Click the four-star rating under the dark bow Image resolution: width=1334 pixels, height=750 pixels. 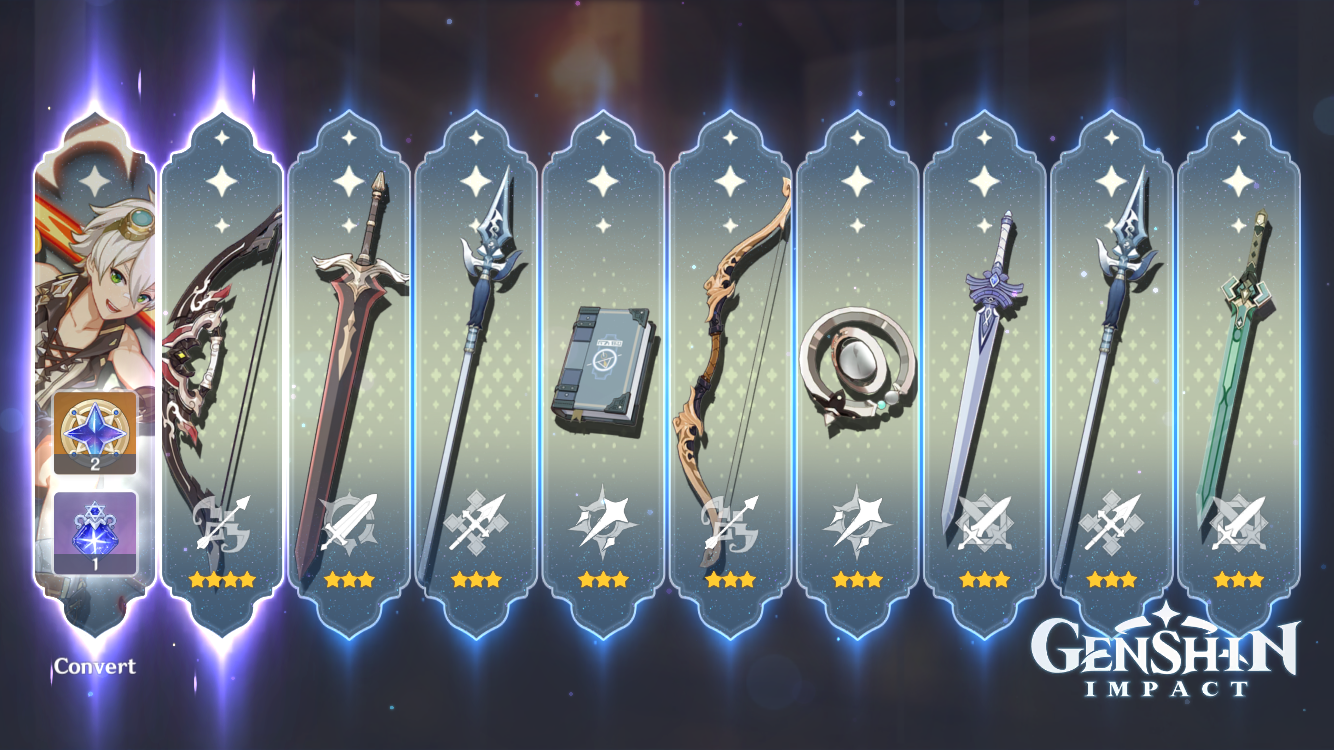[x=222, y=578]
